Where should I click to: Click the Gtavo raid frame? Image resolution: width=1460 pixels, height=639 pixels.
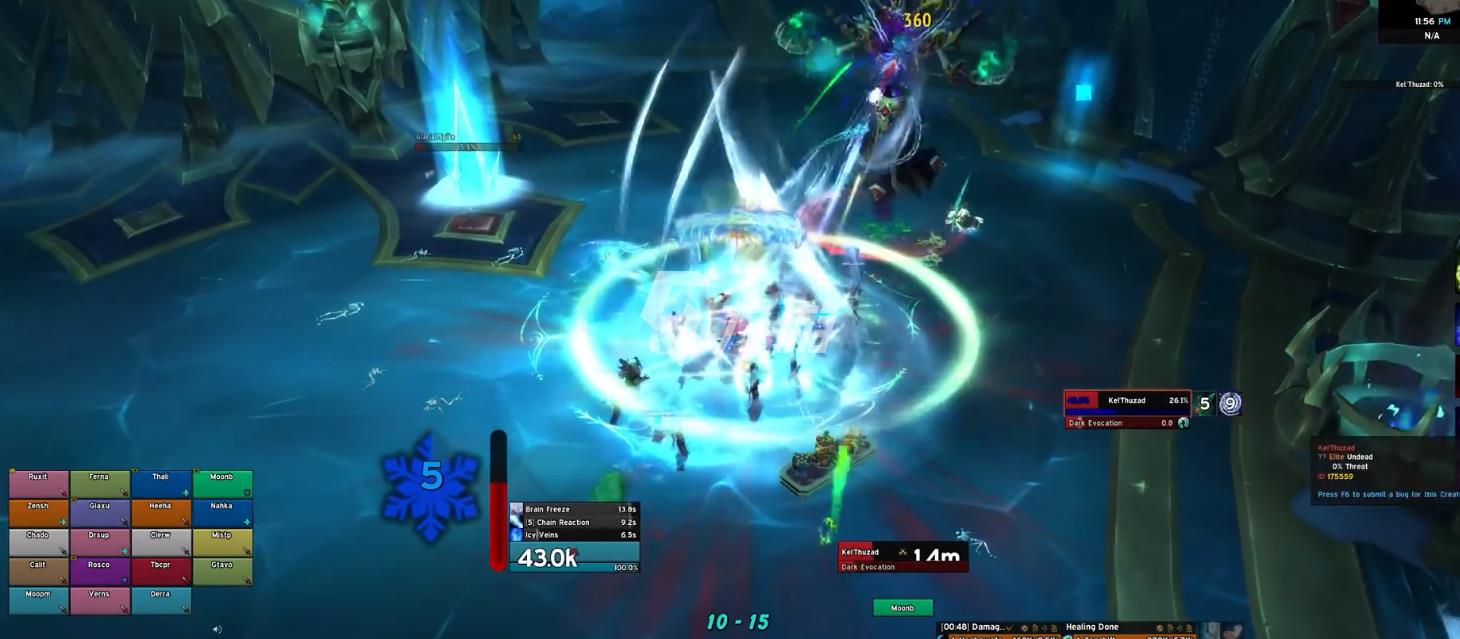[x=222, y=571]
